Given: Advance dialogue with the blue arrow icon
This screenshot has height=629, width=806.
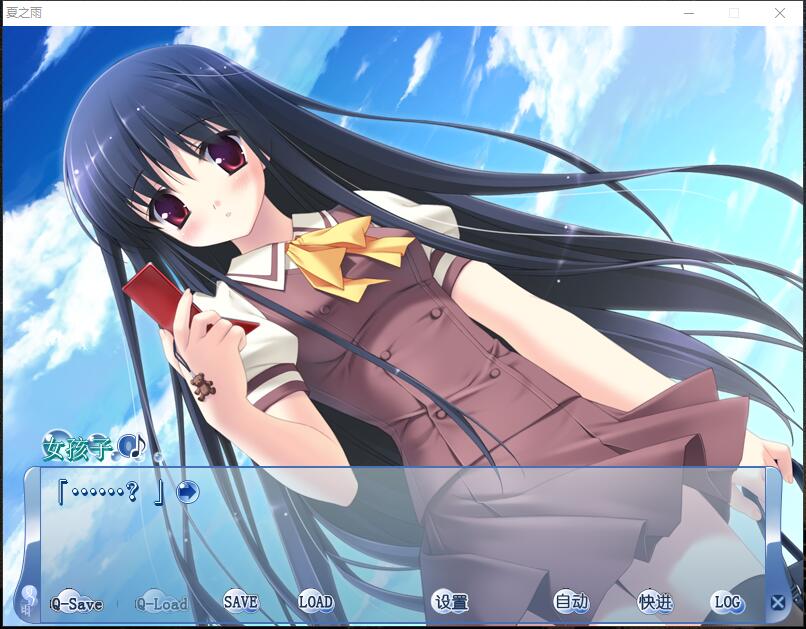Looking at the screenshot, I should tap(187, 492).
